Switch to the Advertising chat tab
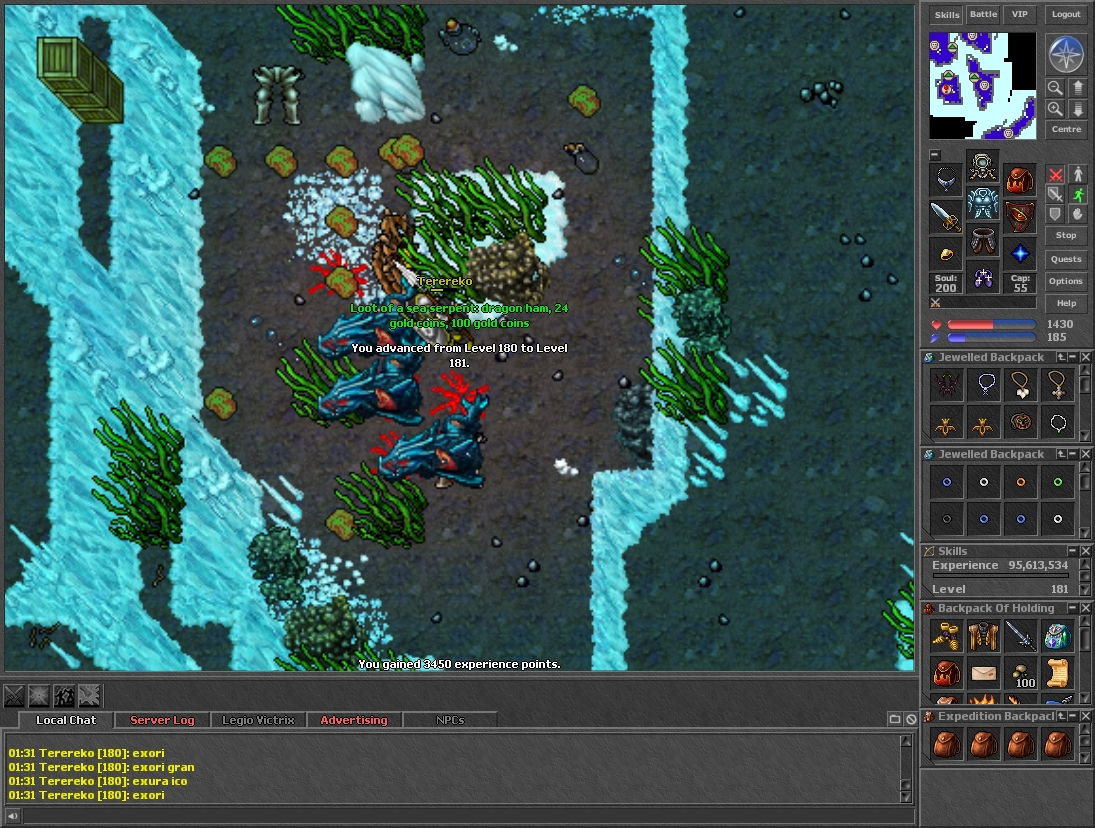This screenshot has height=828, width=1095. (x=353, y=720)
